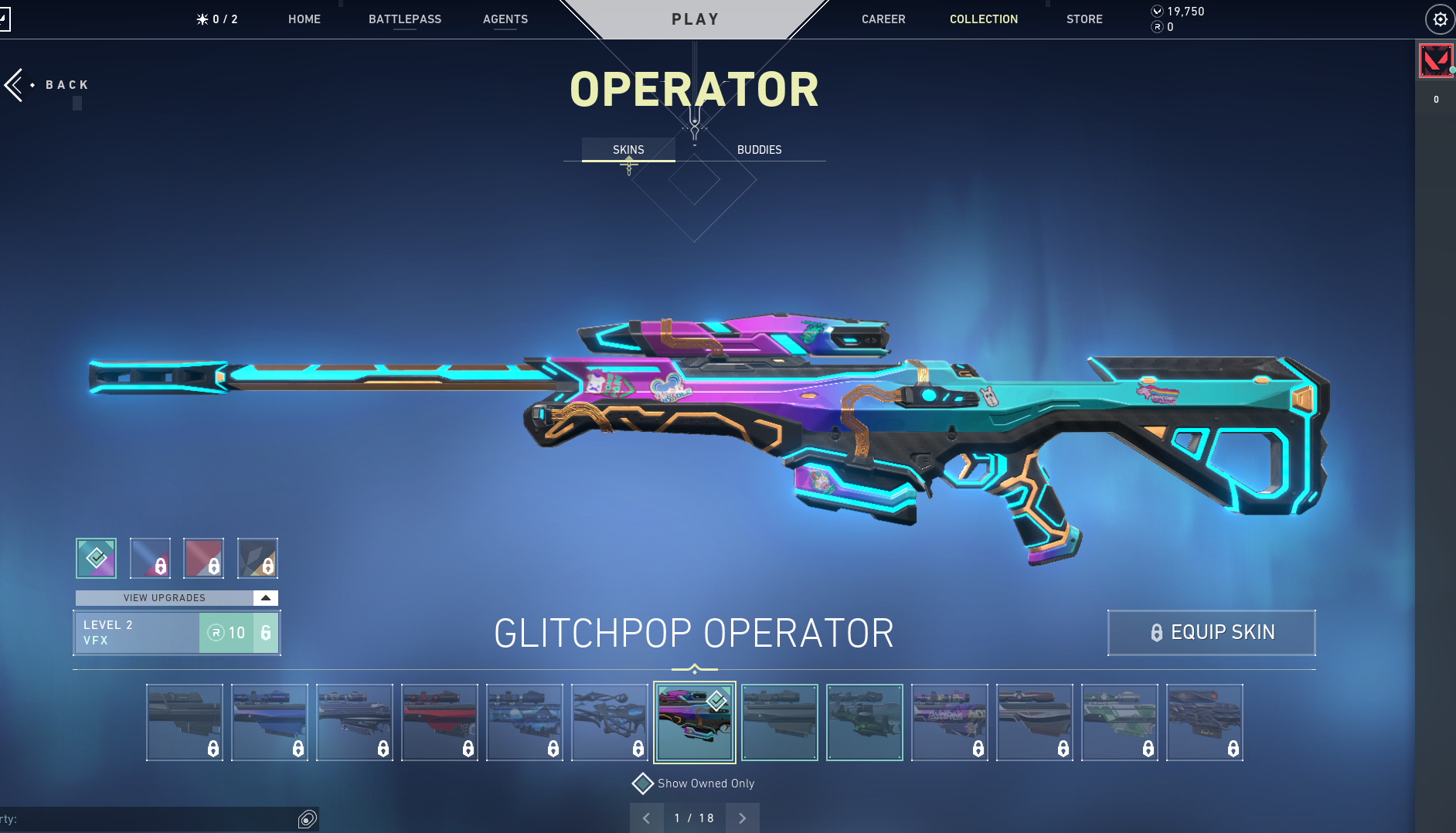Go to the Agents menu
This screenshot has width=1456, height=833.
point(505,19)
